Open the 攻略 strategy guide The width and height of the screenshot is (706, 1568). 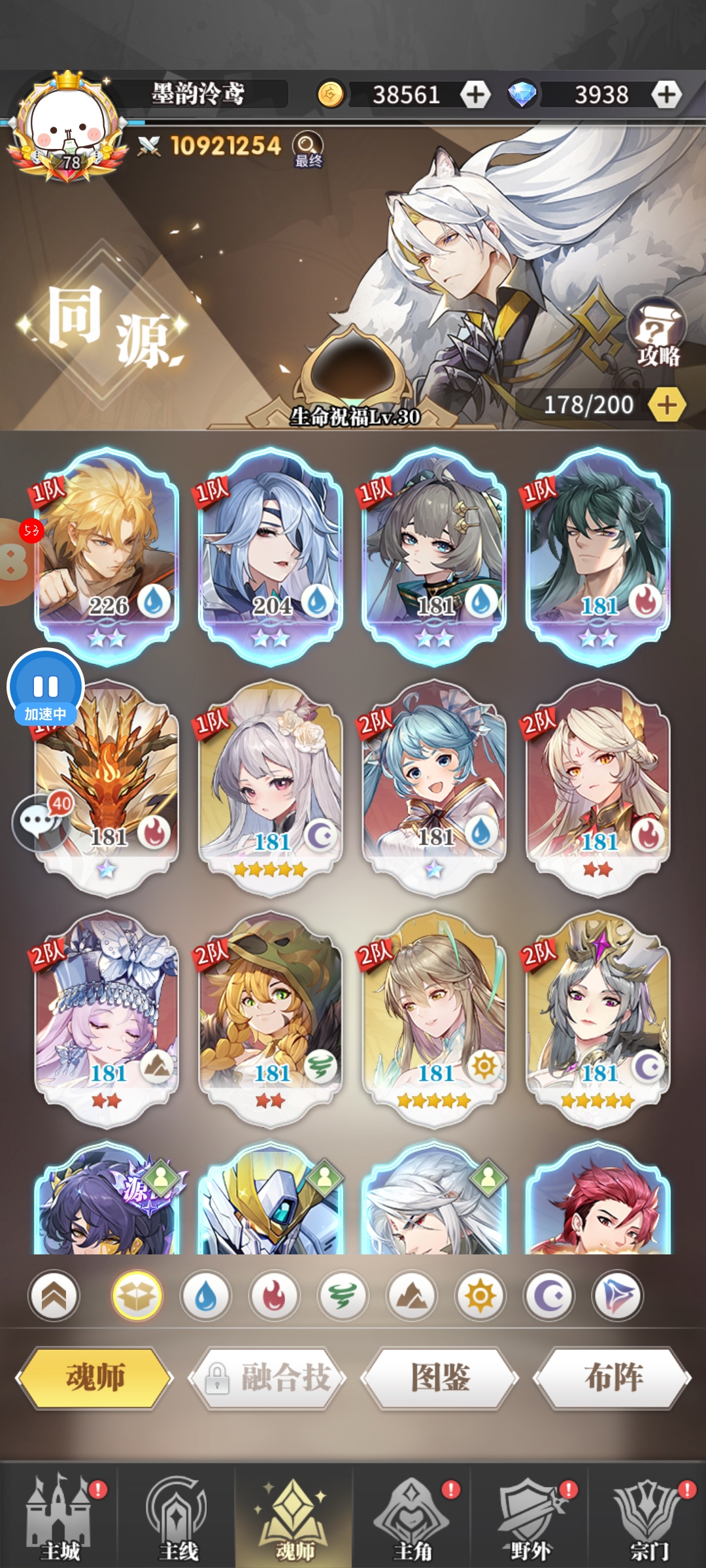(657, 335)
